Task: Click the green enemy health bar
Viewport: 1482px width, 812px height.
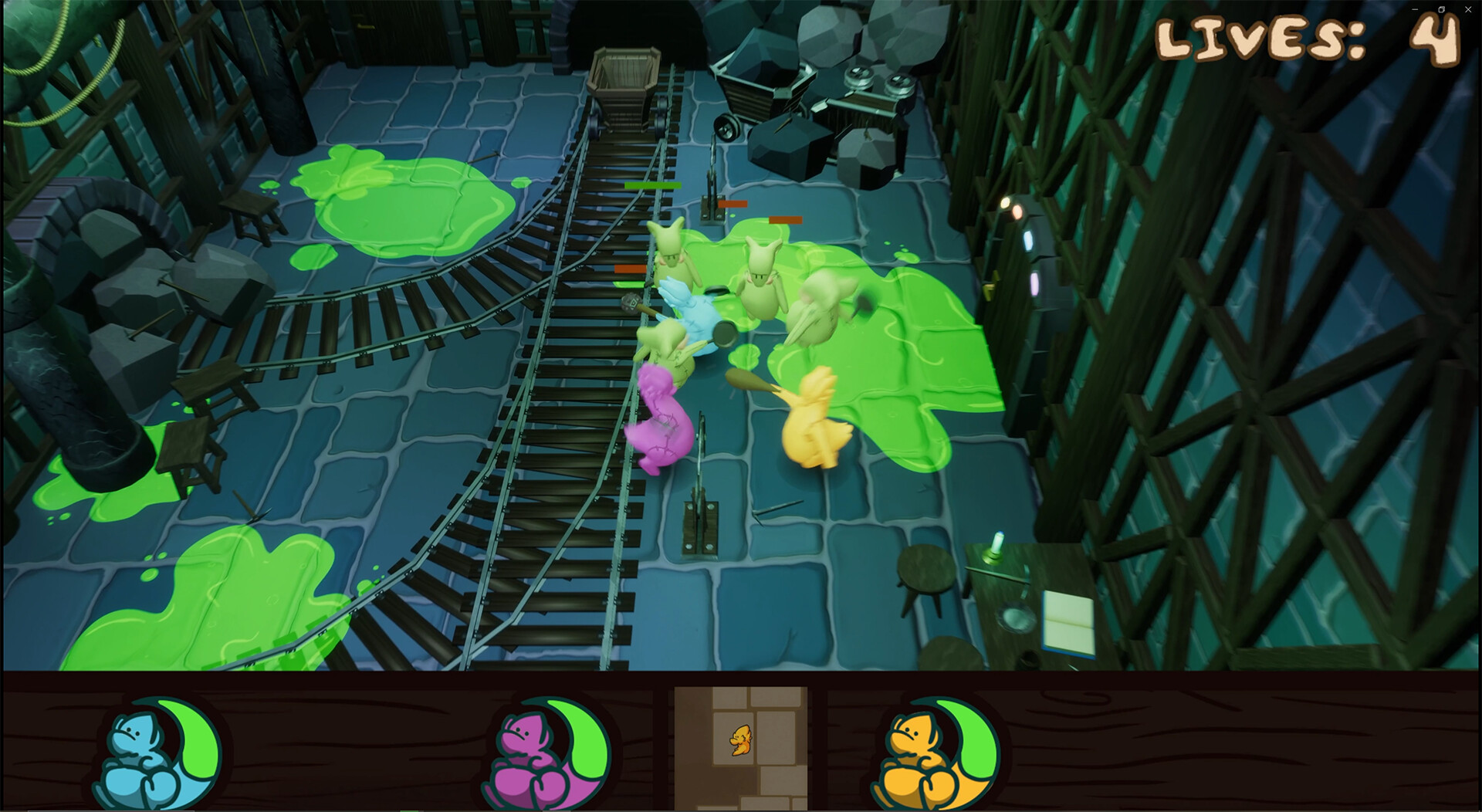Action: pyautogui.click(x=652, y=187)
